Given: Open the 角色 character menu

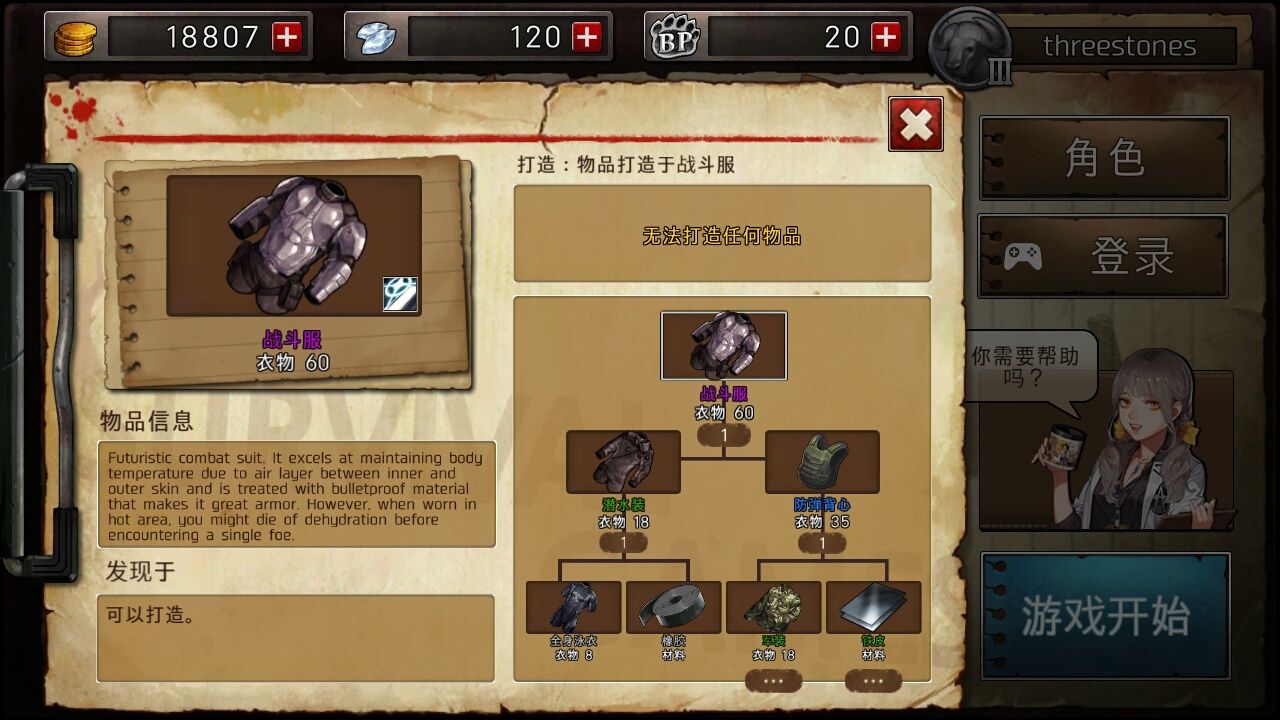Looking at the screenshot, I should 1104,157.
